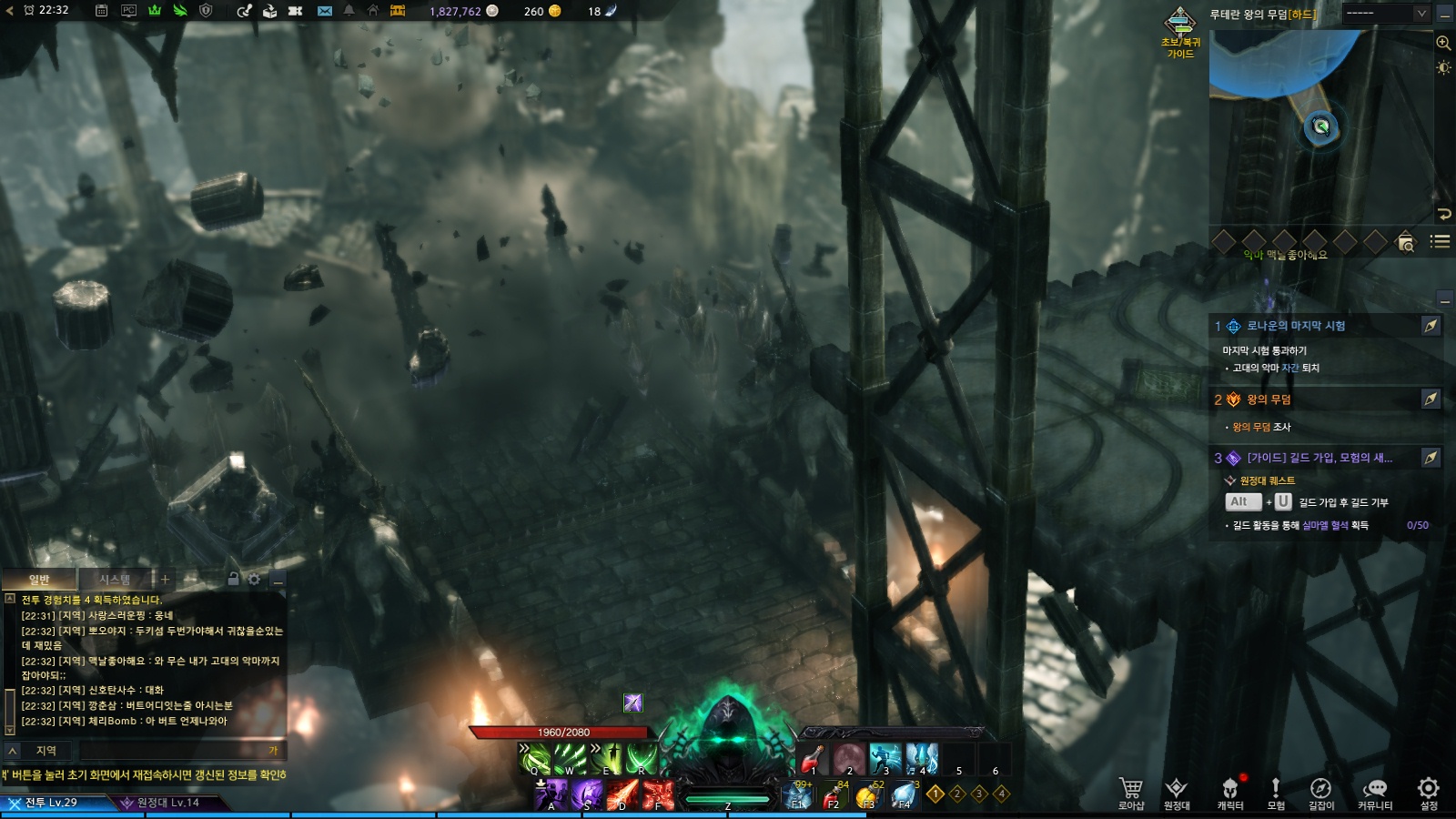This screenshot has height=819, width=1456.
Task: Open the Settings gear menu
Action: click(x=1429, y=791)
